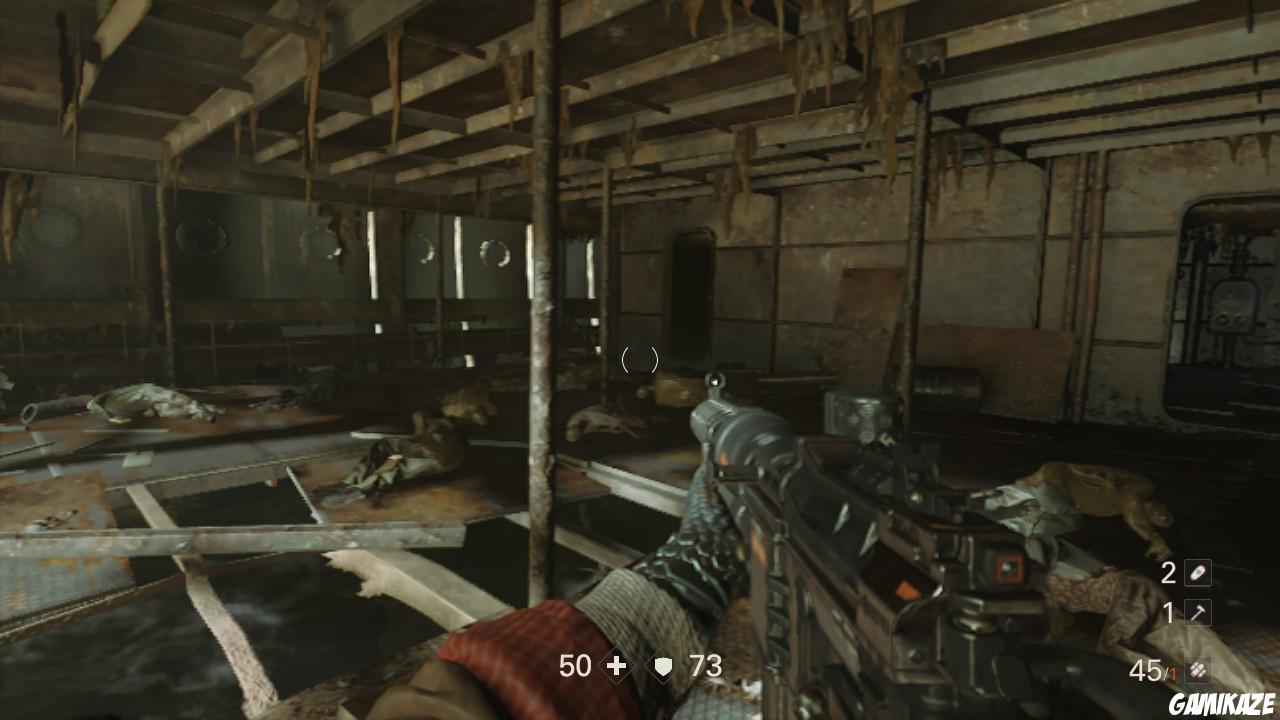Expand the throwable inventory slot frame
Image resolution: width=1280 pixels, height=720 pixels.
coord(1198,612)
